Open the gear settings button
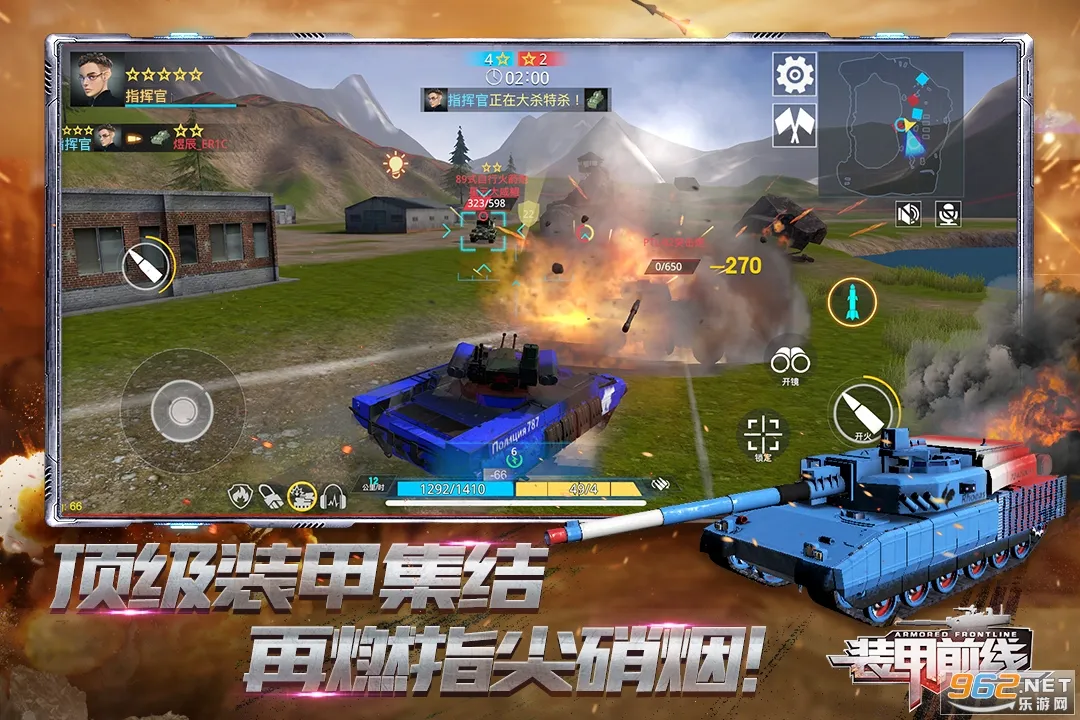The image size is (1080, 720). [795, 74]
